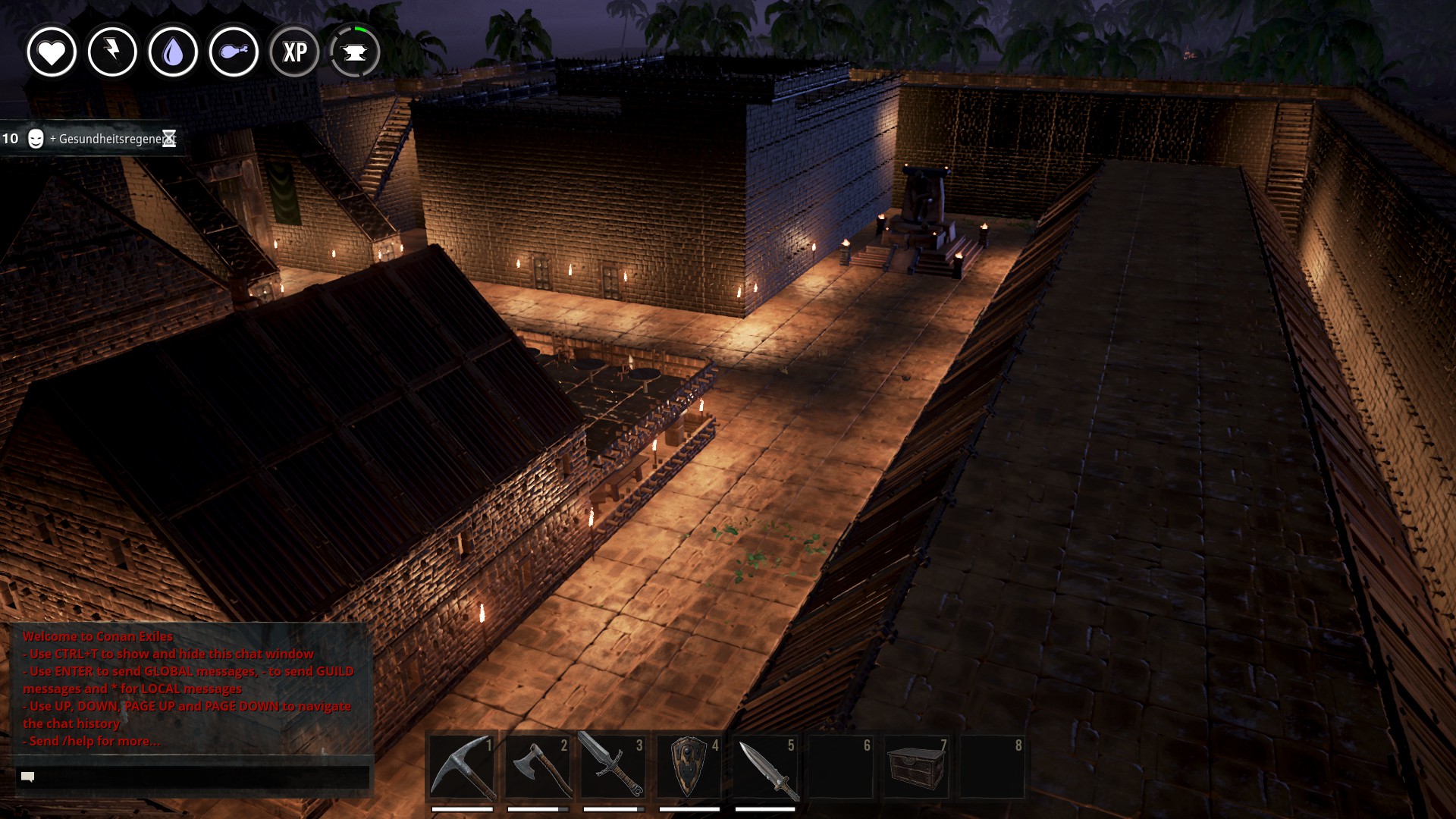Click the lightning bolt stamina icon
This screenshot has width=1456, height=819.
coord(112,52)
